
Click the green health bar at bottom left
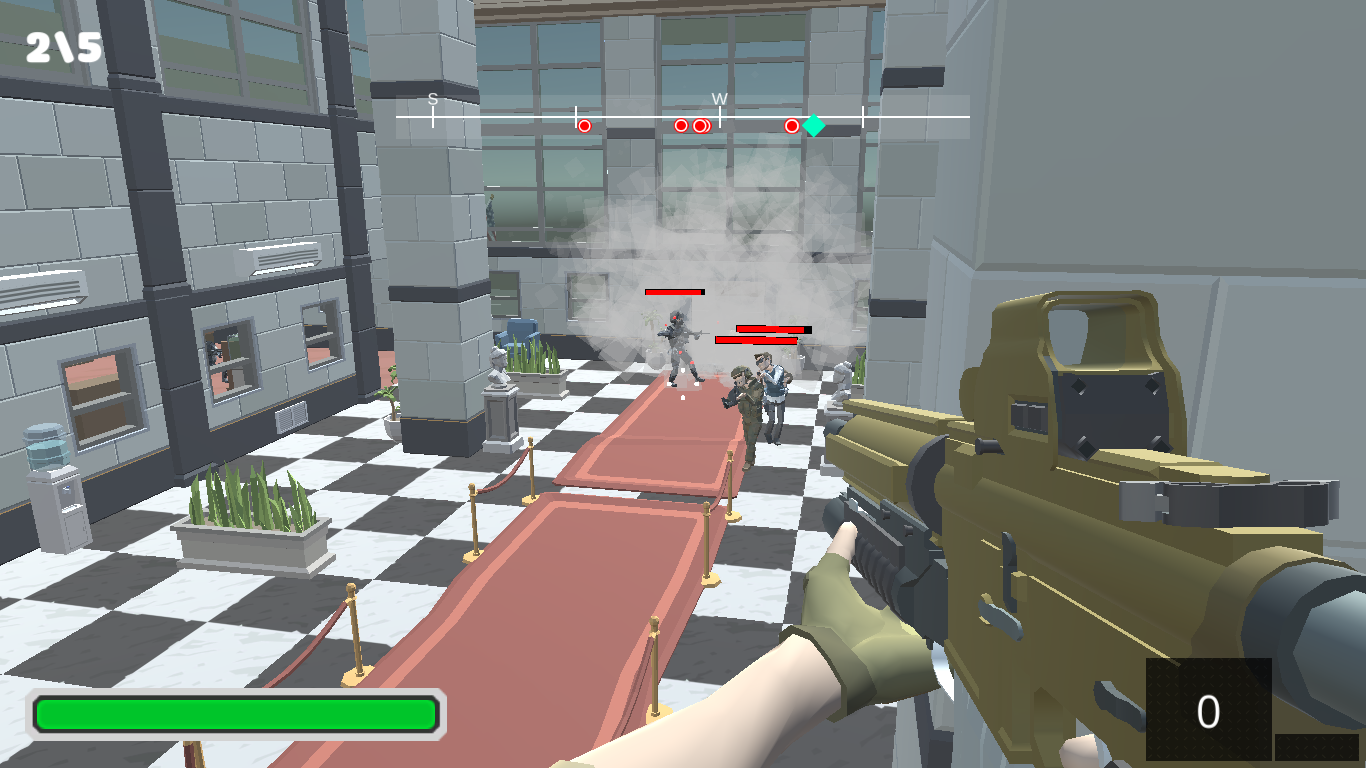click(237, 713)
